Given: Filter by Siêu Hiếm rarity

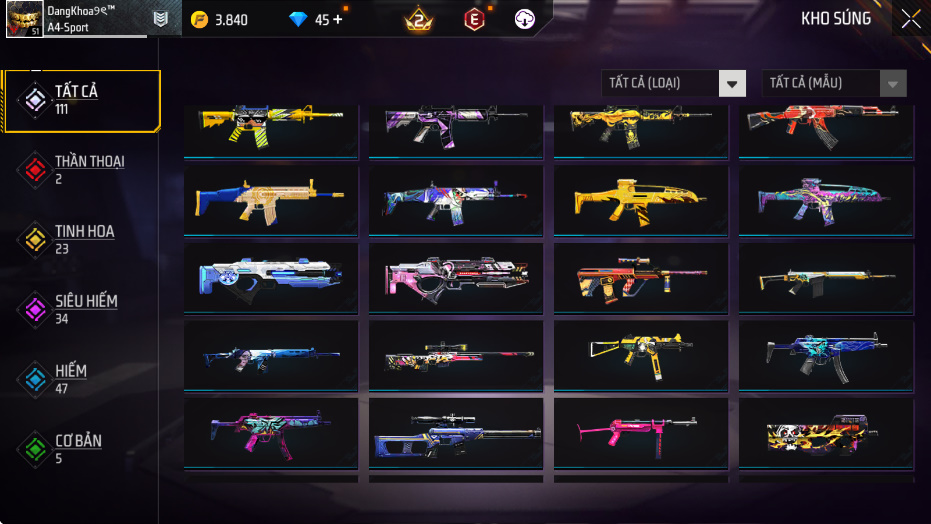Looking at the screenshot, I should 82,309.
